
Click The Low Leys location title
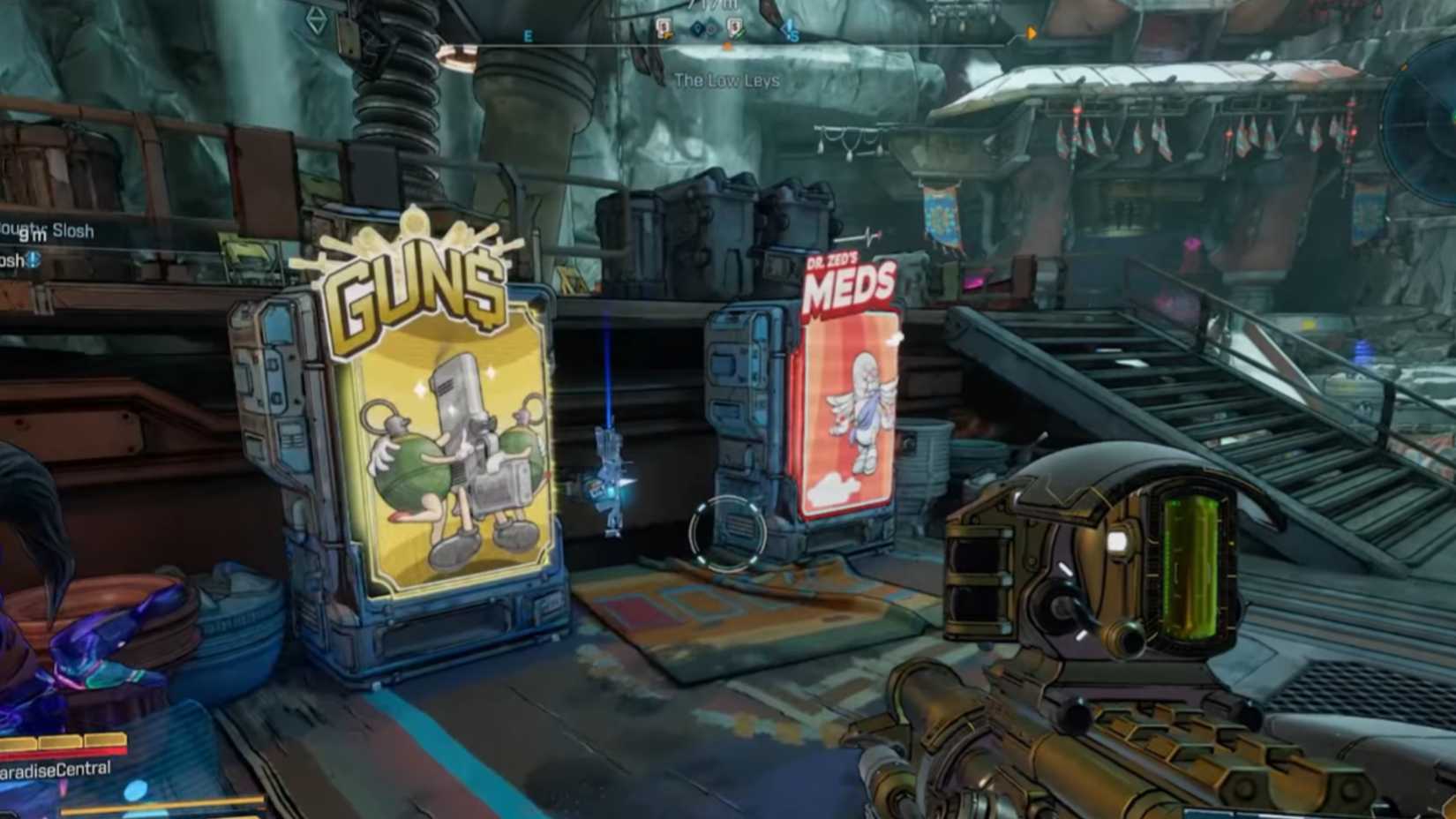[x=727, y=79]
